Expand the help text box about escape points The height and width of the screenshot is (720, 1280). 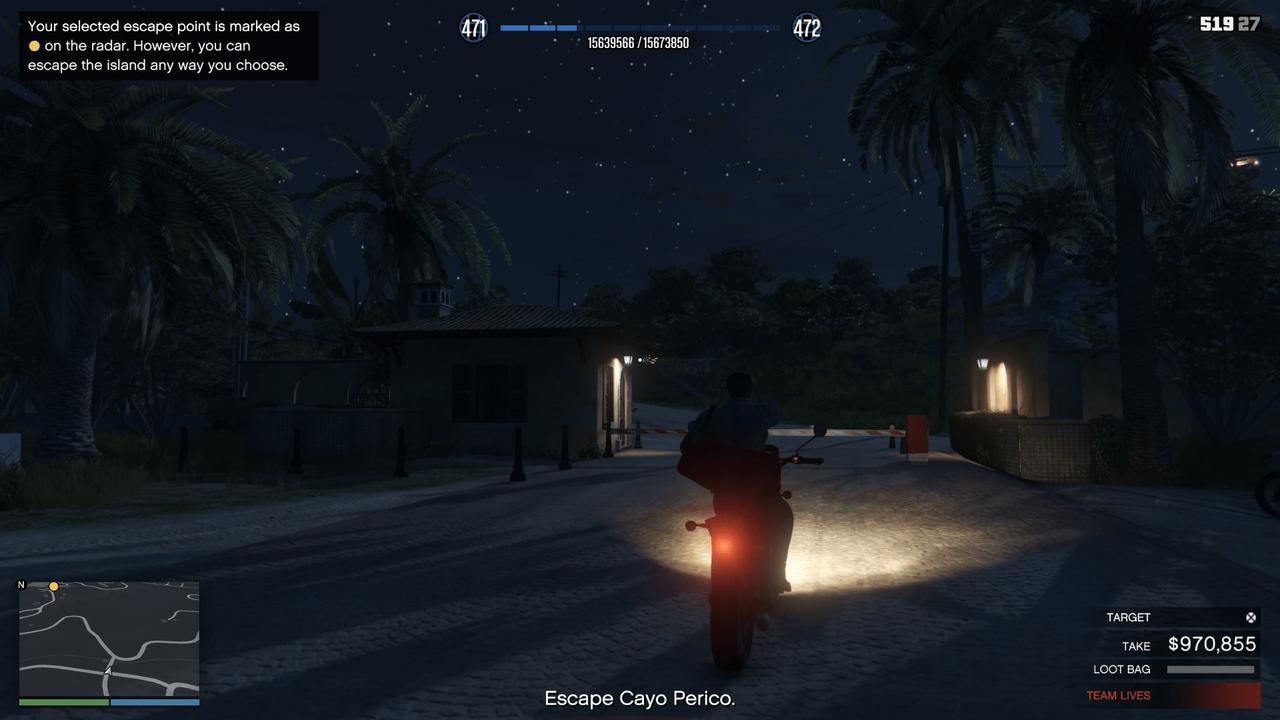(169, 45)
